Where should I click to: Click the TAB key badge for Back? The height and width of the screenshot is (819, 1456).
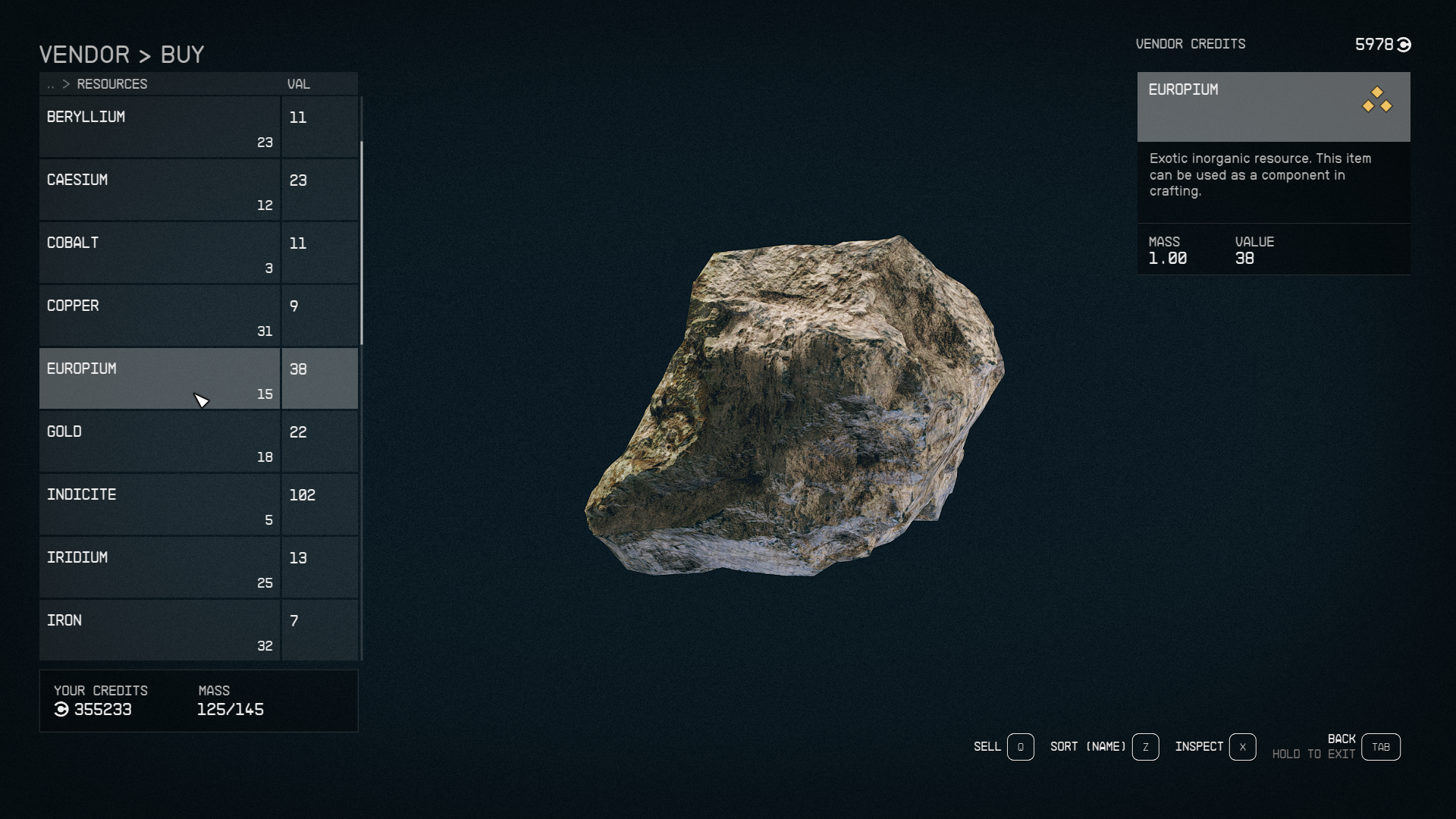click(x=1382, y=746)
